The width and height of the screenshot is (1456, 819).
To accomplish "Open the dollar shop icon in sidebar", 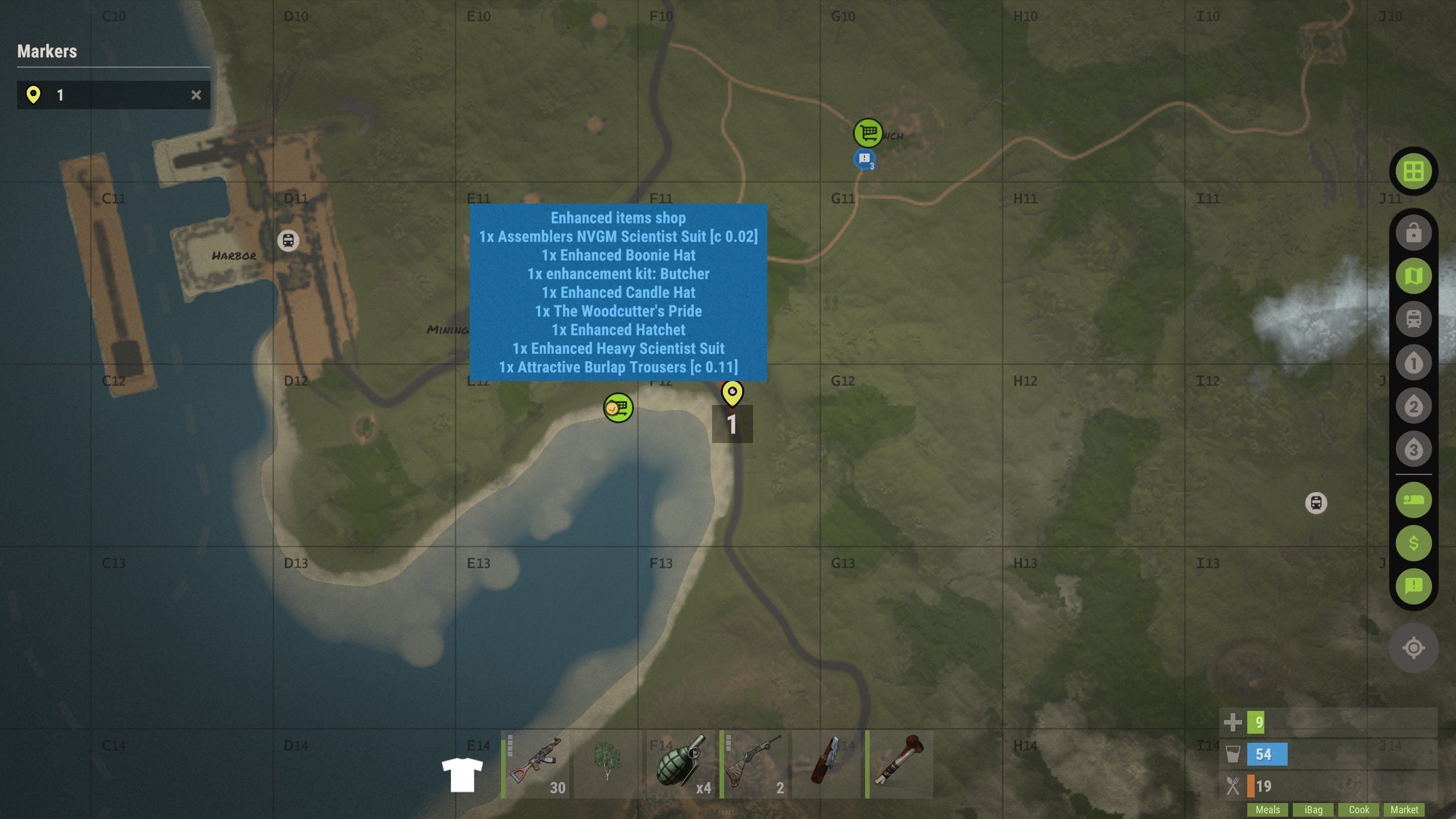I will [x=1413, y=543].
